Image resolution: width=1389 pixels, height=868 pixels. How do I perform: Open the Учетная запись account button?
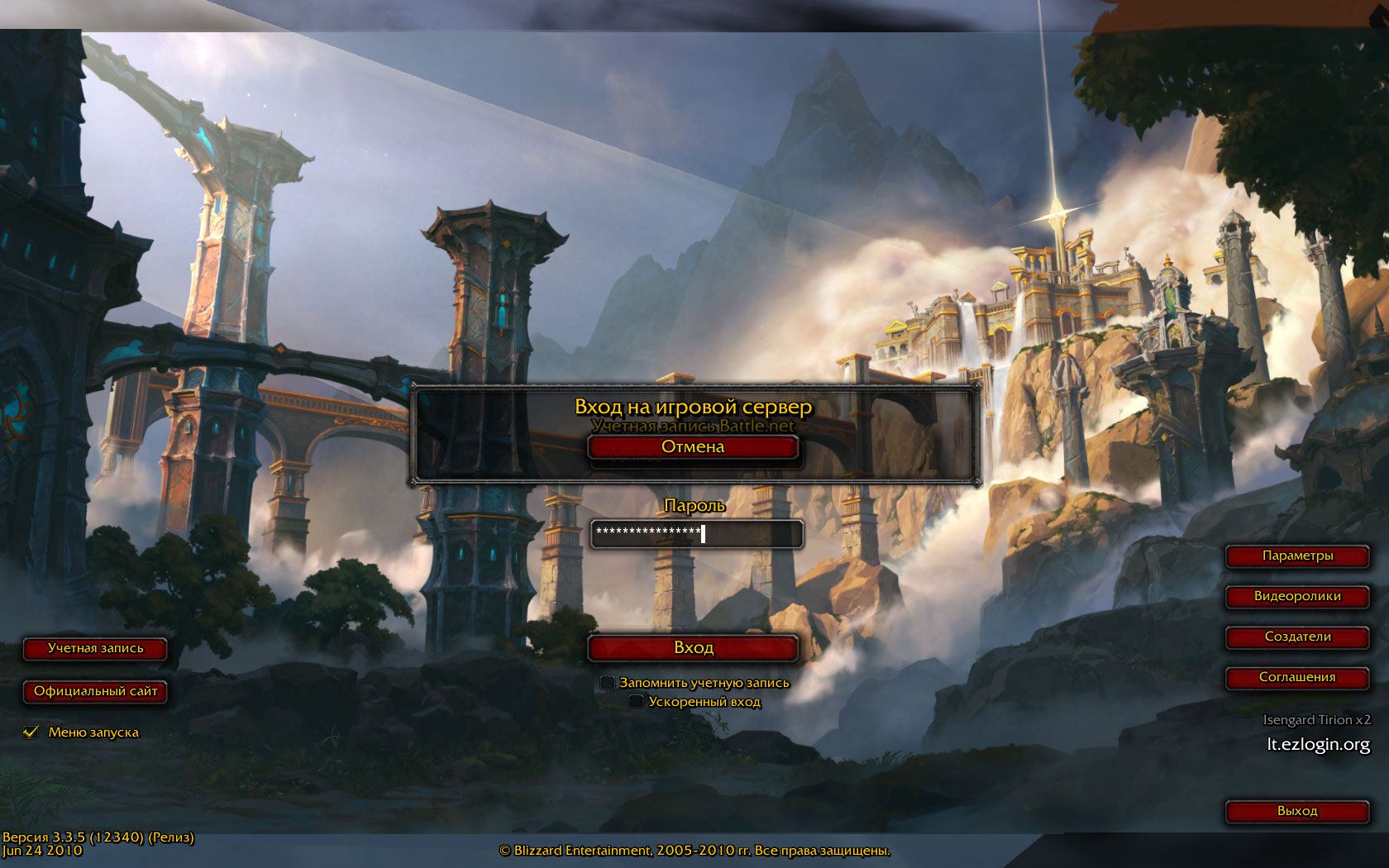coord(95,649)
